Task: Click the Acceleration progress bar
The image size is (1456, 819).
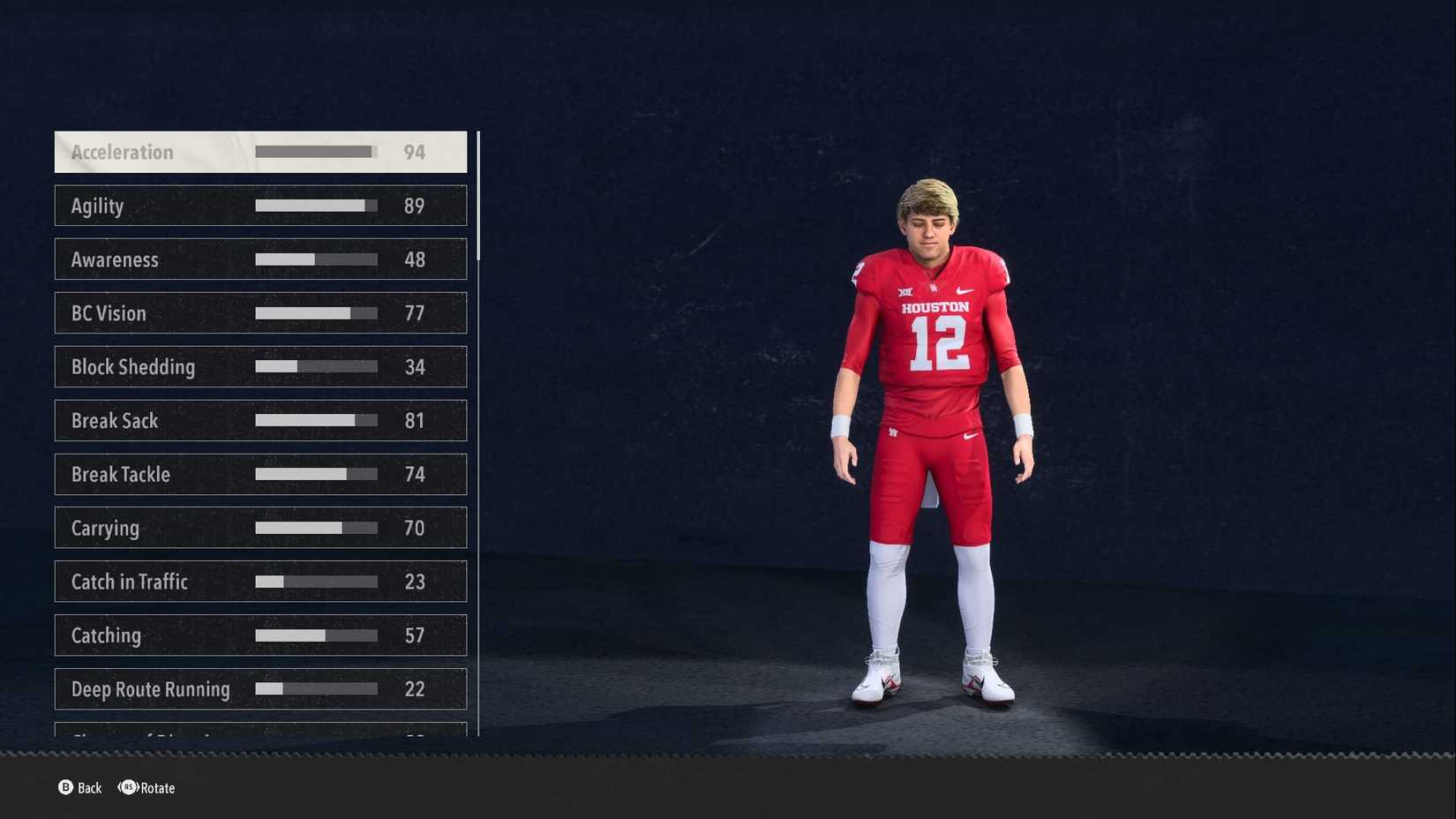Action: (314, 151)
